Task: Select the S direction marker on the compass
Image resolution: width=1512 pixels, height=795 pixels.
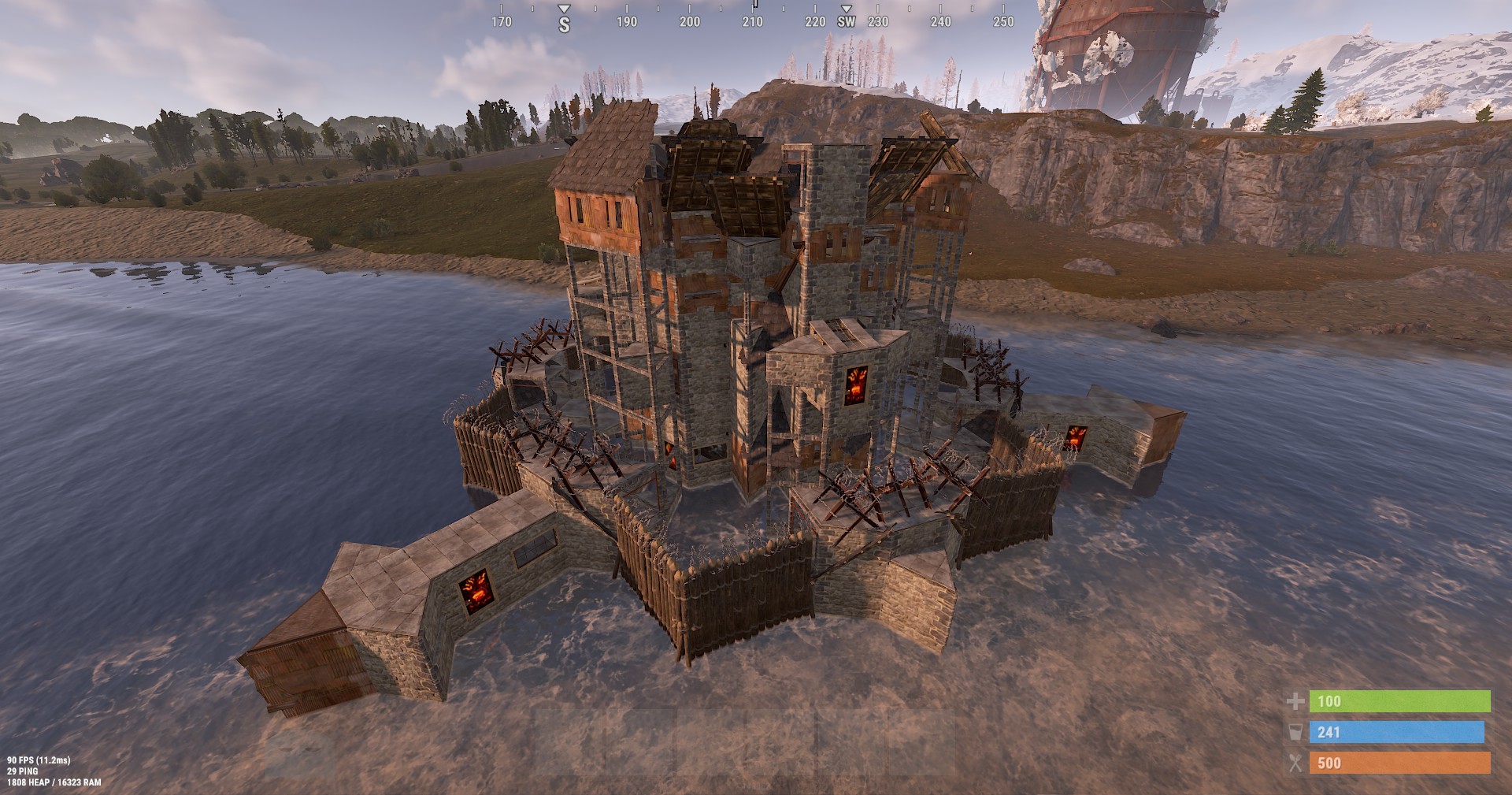Action: [563, 22]
